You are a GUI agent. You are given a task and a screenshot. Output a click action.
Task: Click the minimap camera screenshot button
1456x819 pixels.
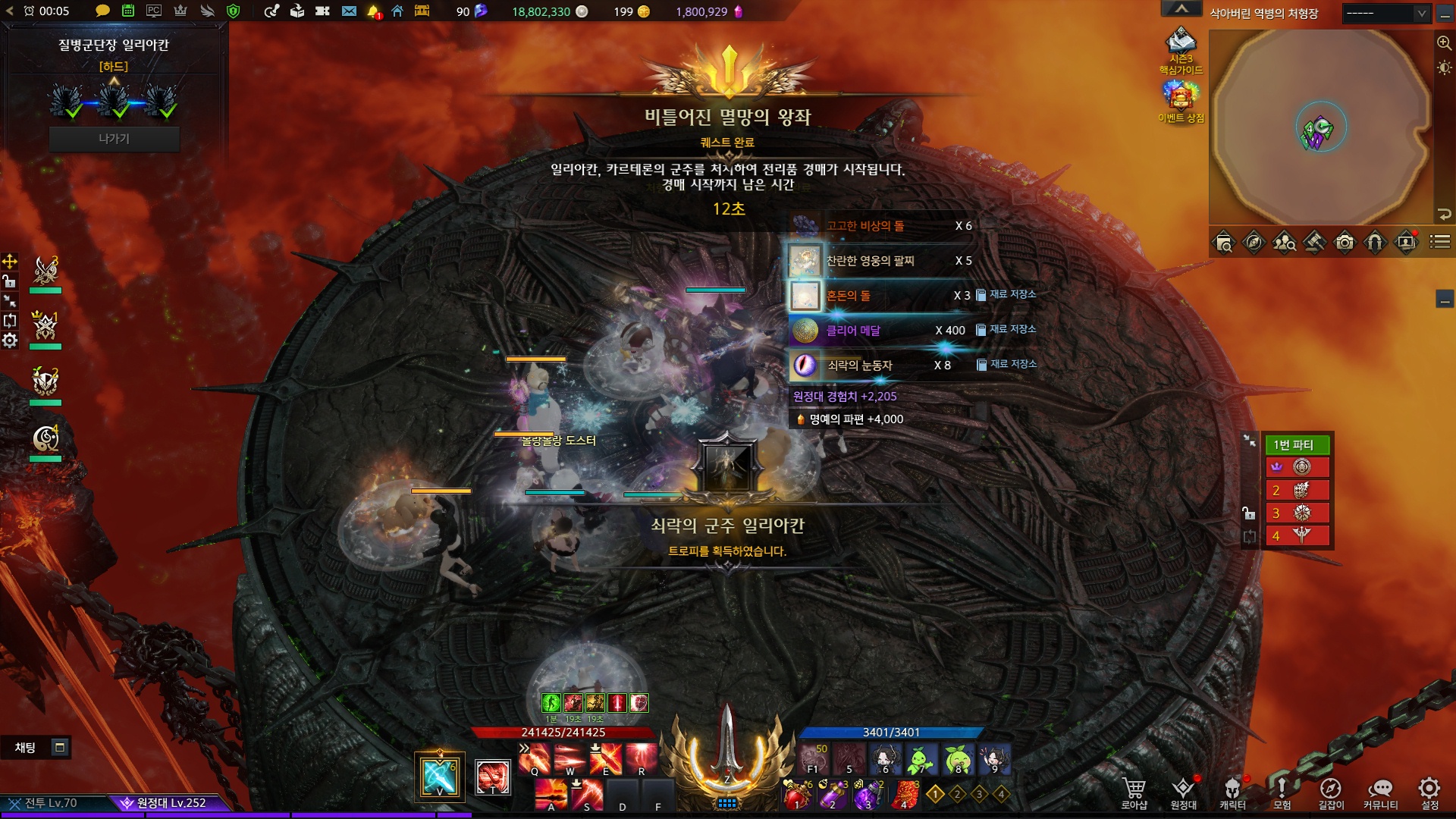tap(1345, 243)
